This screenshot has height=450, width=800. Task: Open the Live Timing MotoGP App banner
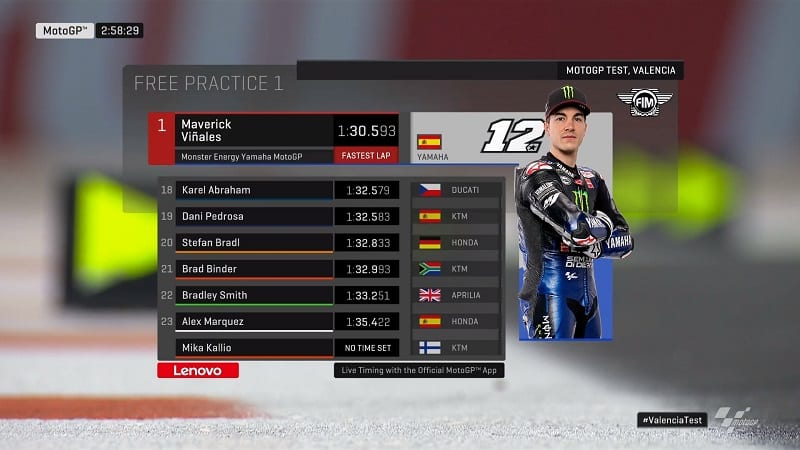point(416,371)
